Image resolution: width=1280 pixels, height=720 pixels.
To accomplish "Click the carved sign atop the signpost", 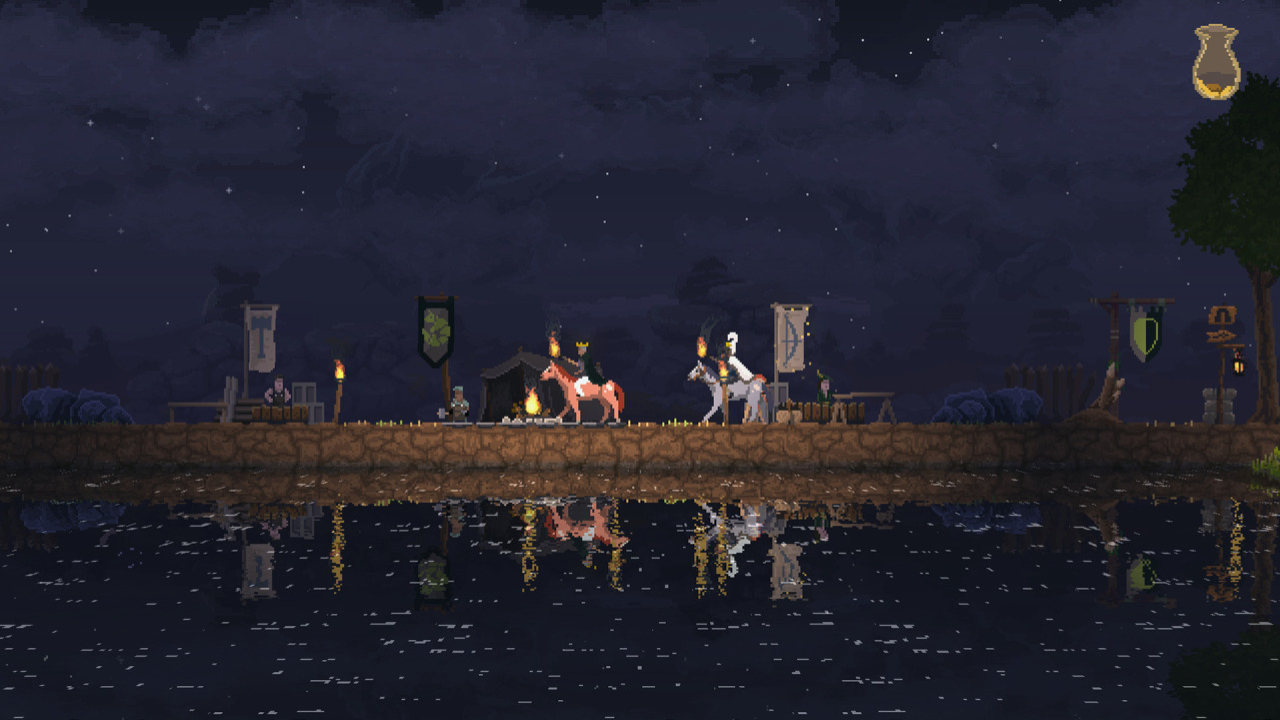I will point(1223,314).
